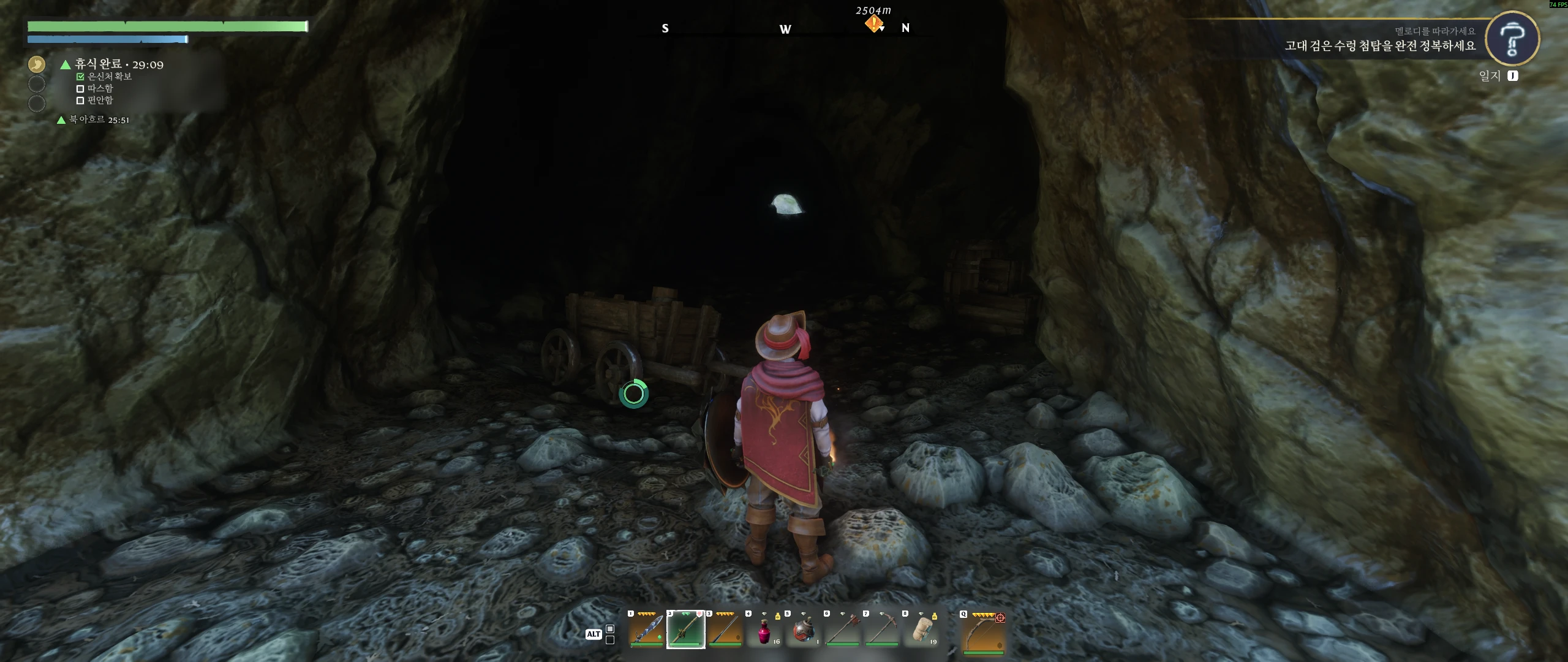Open the quest tracker question-mark icon
This screenshot has height=662, width=1568.
pos(1512,39)
